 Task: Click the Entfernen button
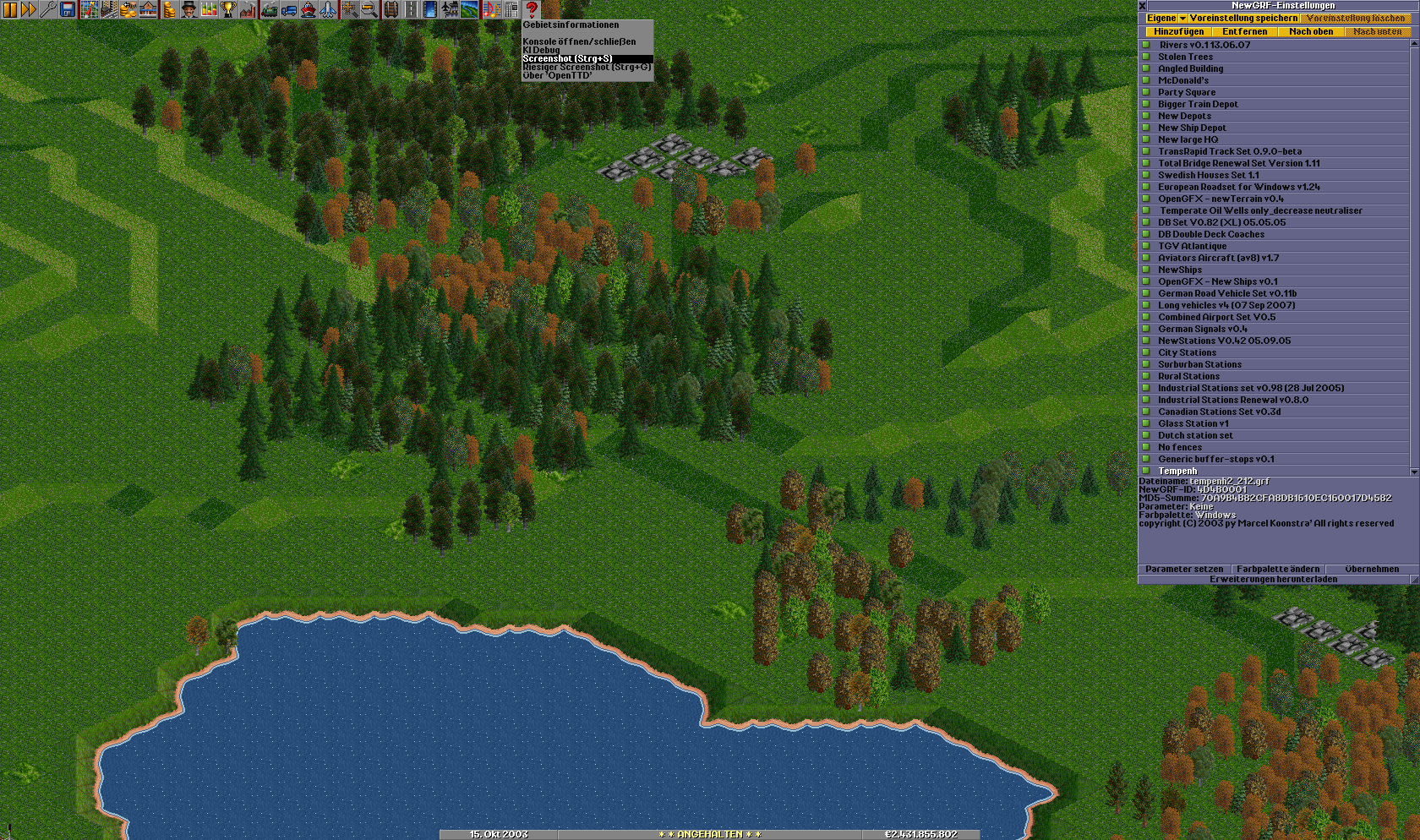pos(1245,32)
